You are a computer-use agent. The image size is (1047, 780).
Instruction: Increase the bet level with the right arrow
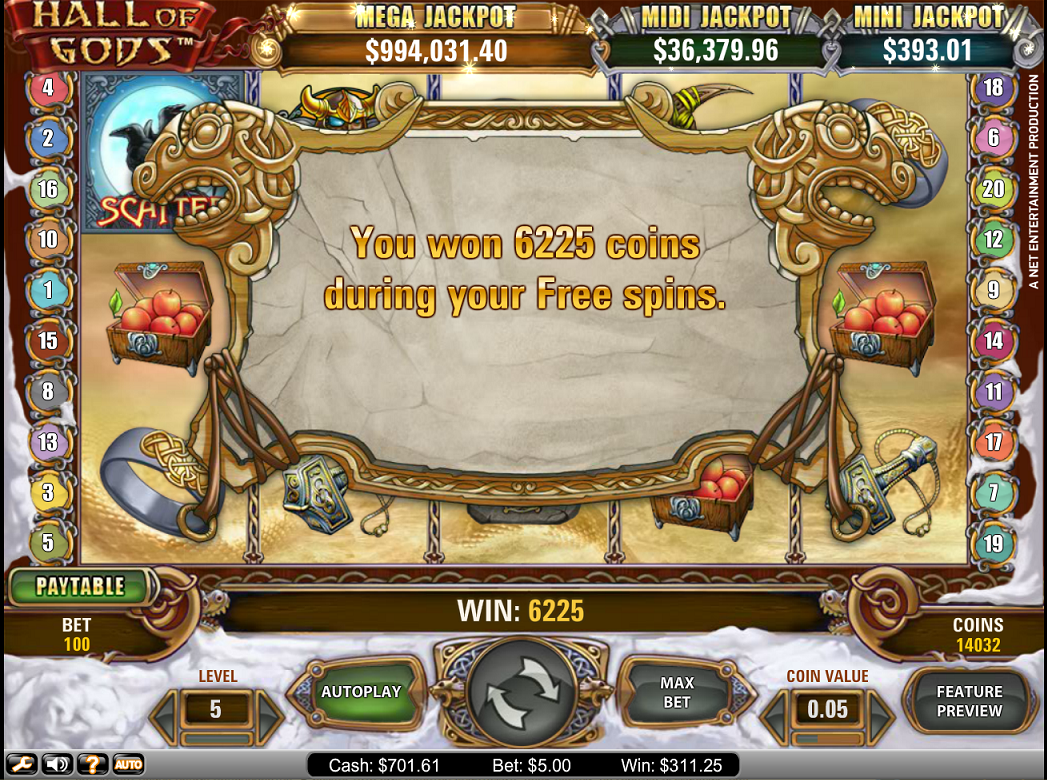[268, 710]
